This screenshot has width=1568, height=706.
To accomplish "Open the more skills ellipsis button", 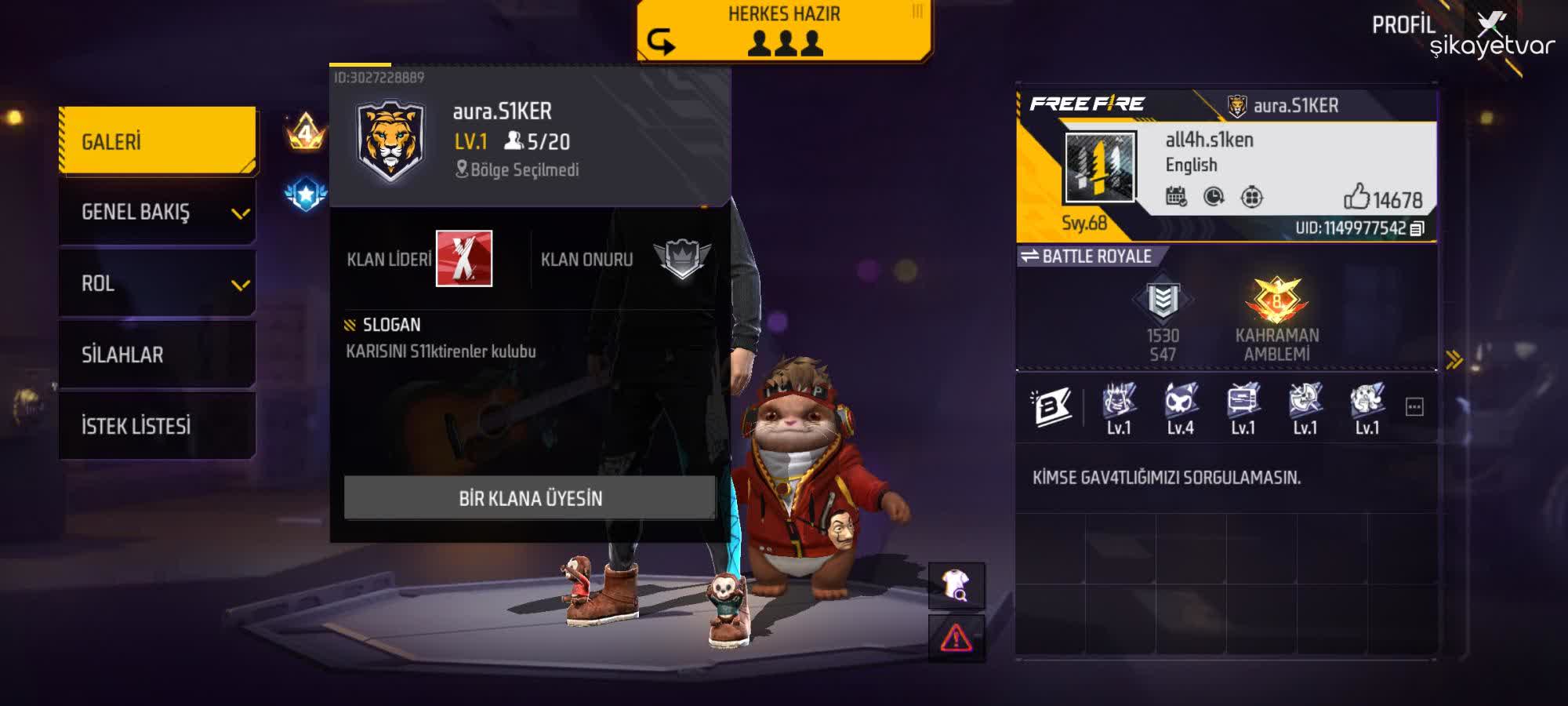I will tap(1414, 407).
